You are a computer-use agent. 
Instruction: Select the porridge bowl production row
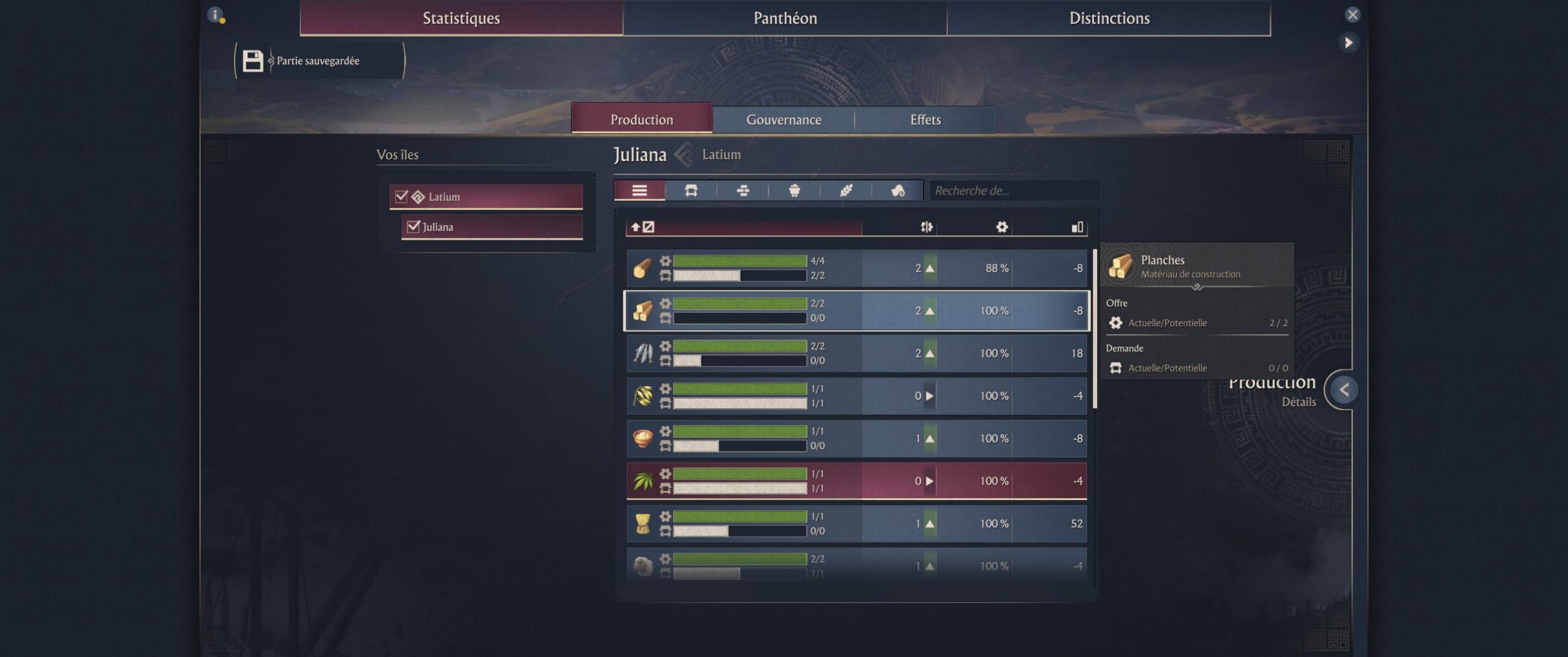[856, 439]
